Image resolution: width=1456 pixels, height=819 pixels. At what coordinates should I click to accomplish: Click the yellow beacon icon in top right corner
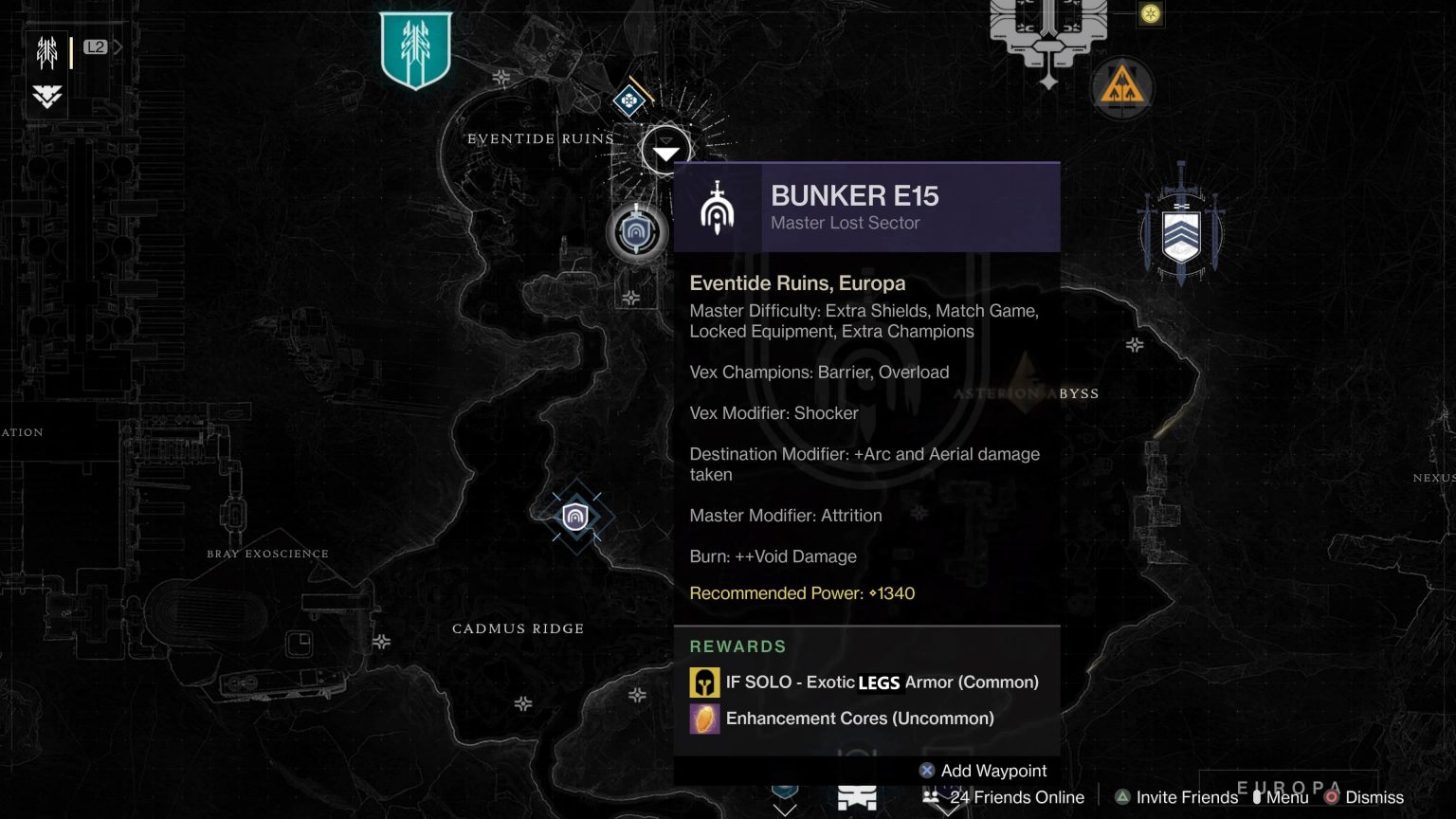click(1150, 14)
